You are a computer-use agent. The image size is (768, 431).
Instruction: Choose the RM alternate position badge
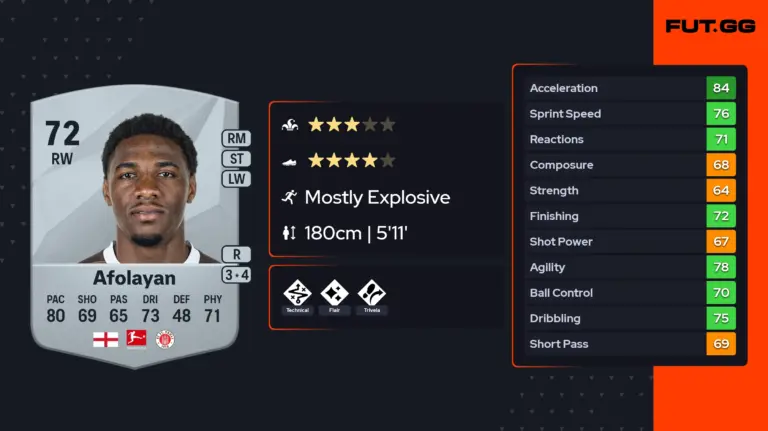pyautogui.click(x=237, y=139)
